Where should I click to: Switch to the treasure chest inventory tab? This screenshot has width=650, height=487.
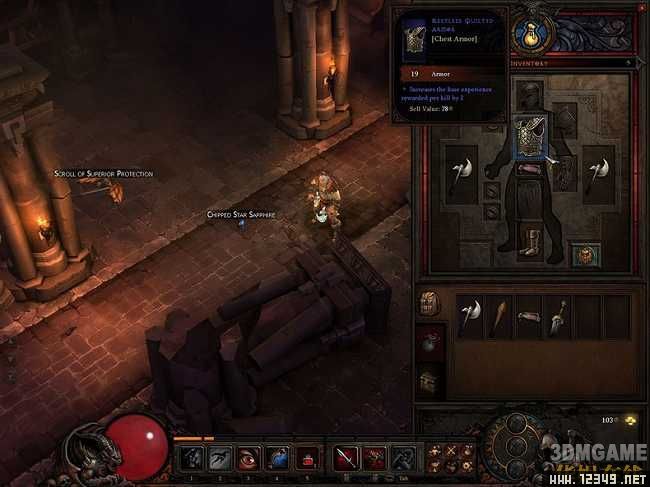[429, 381]
